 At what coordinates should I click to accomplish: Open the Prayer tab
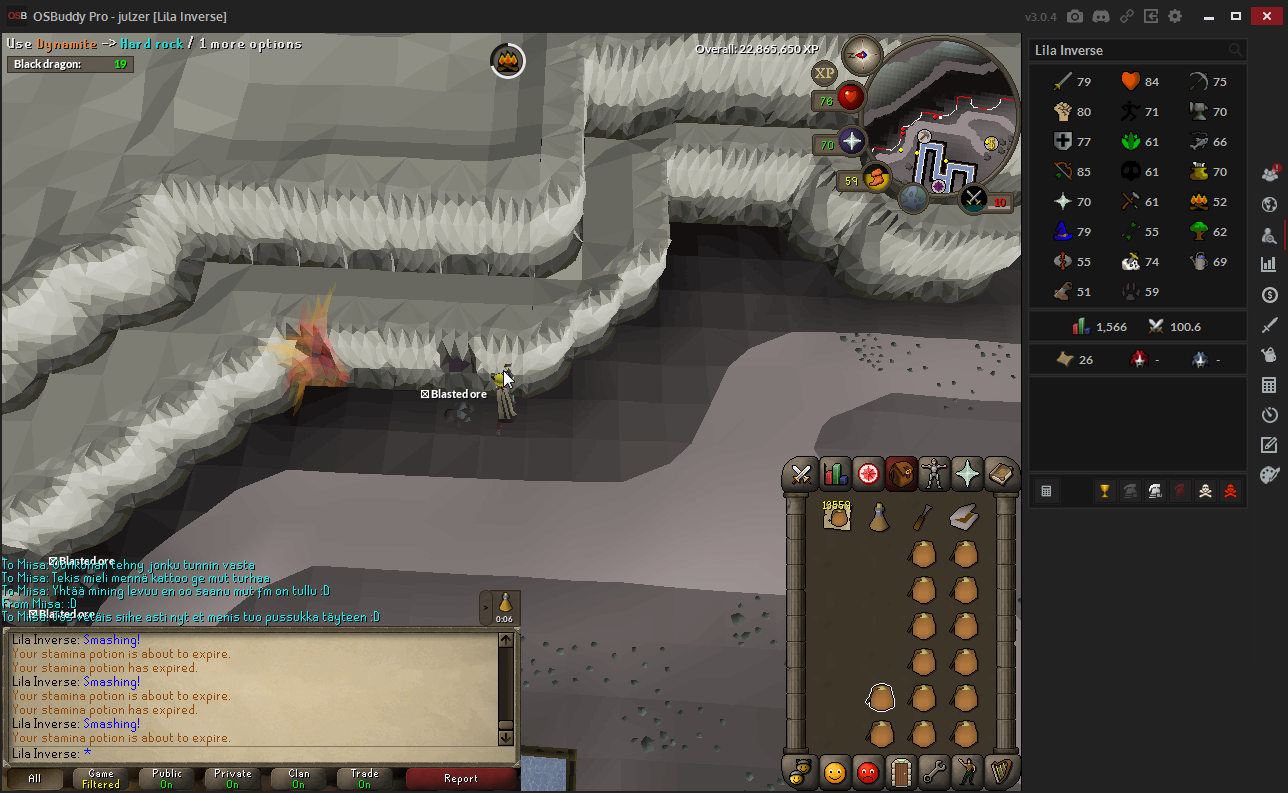[967, 474]
